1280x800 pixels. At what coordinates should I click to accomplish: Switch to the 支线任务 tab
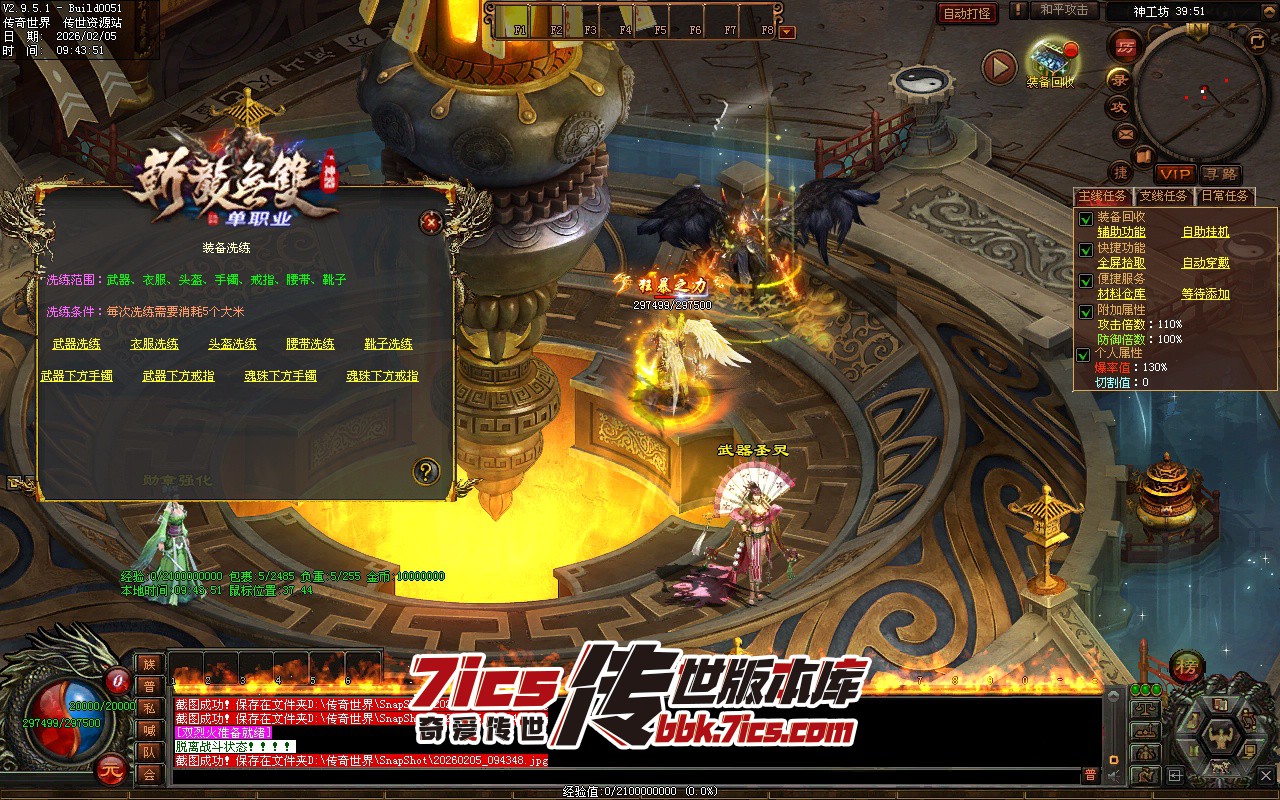1164,196
